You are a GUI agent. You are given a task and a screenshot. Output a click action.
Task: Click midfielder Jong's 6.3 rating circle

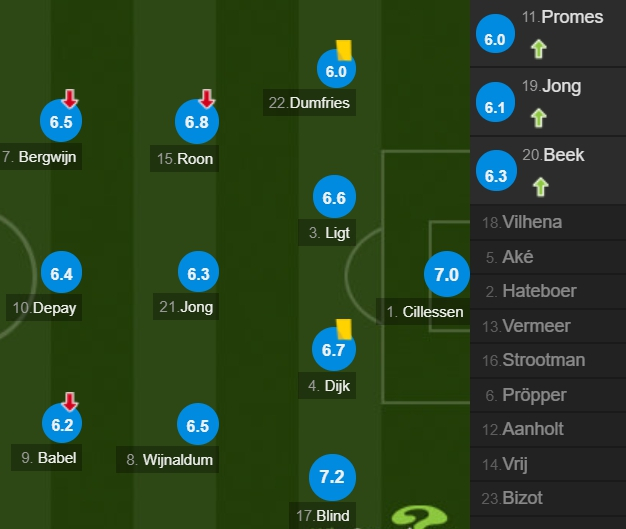coord(197,273)
